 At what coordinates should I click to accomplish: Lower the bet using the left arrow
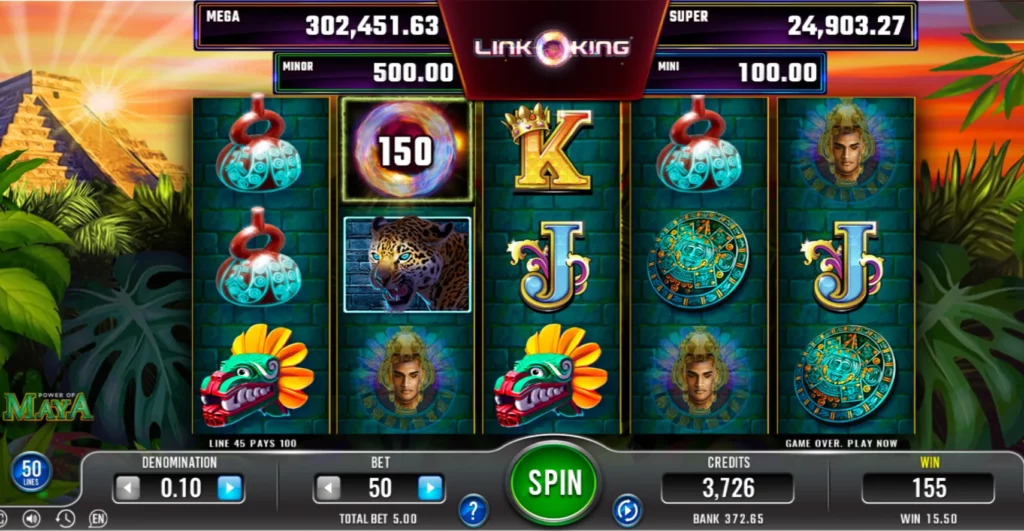click(x=328, y=488)
